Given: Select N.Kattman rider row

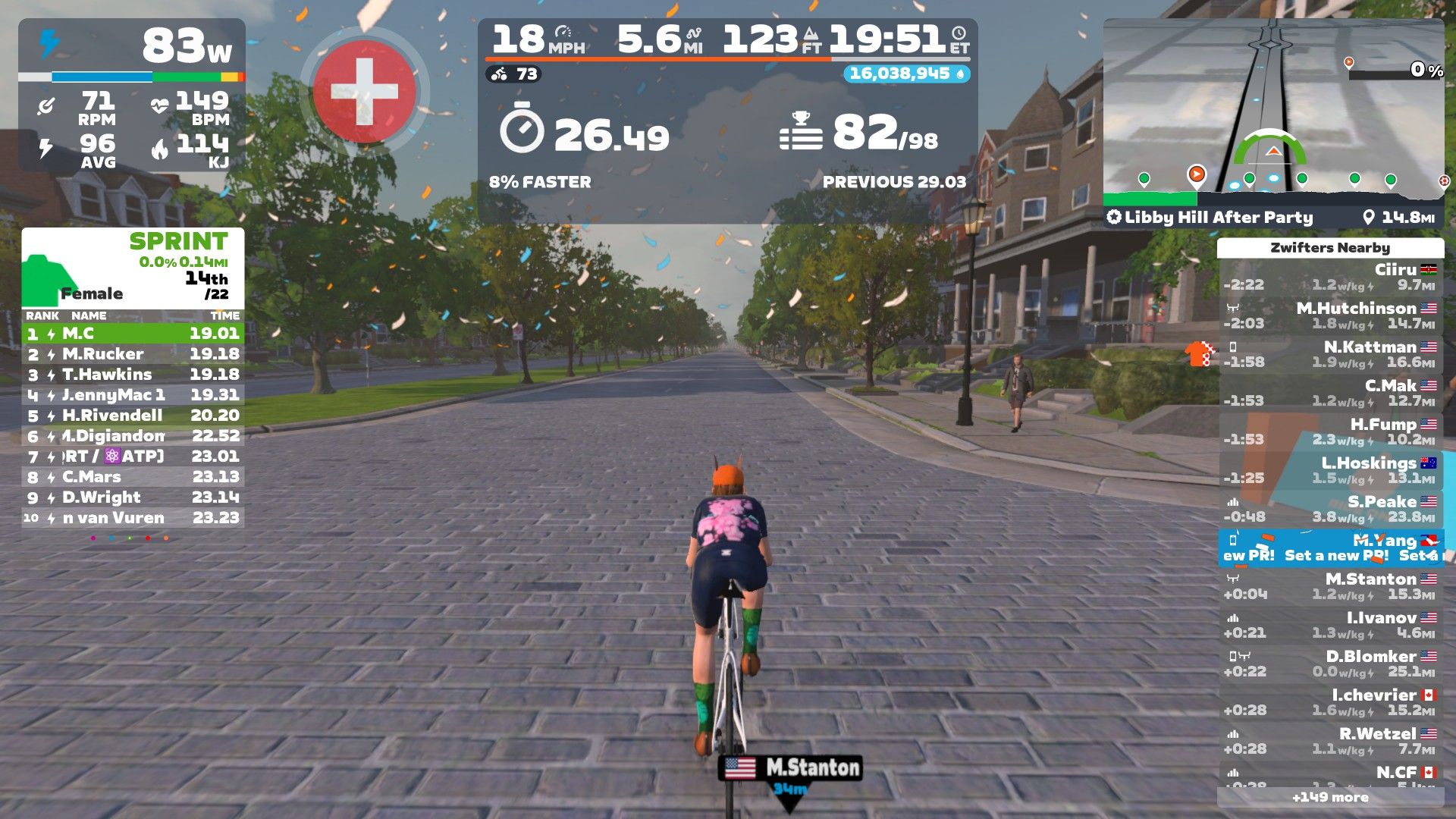Looking at the screenshot, I should [x=1330, y=354].
